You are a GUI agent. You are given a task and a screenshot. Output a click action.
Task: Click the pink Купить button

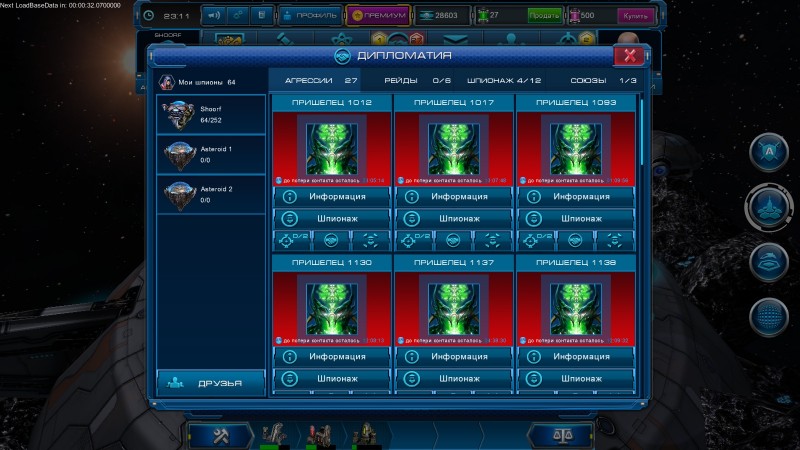[632, 16]
